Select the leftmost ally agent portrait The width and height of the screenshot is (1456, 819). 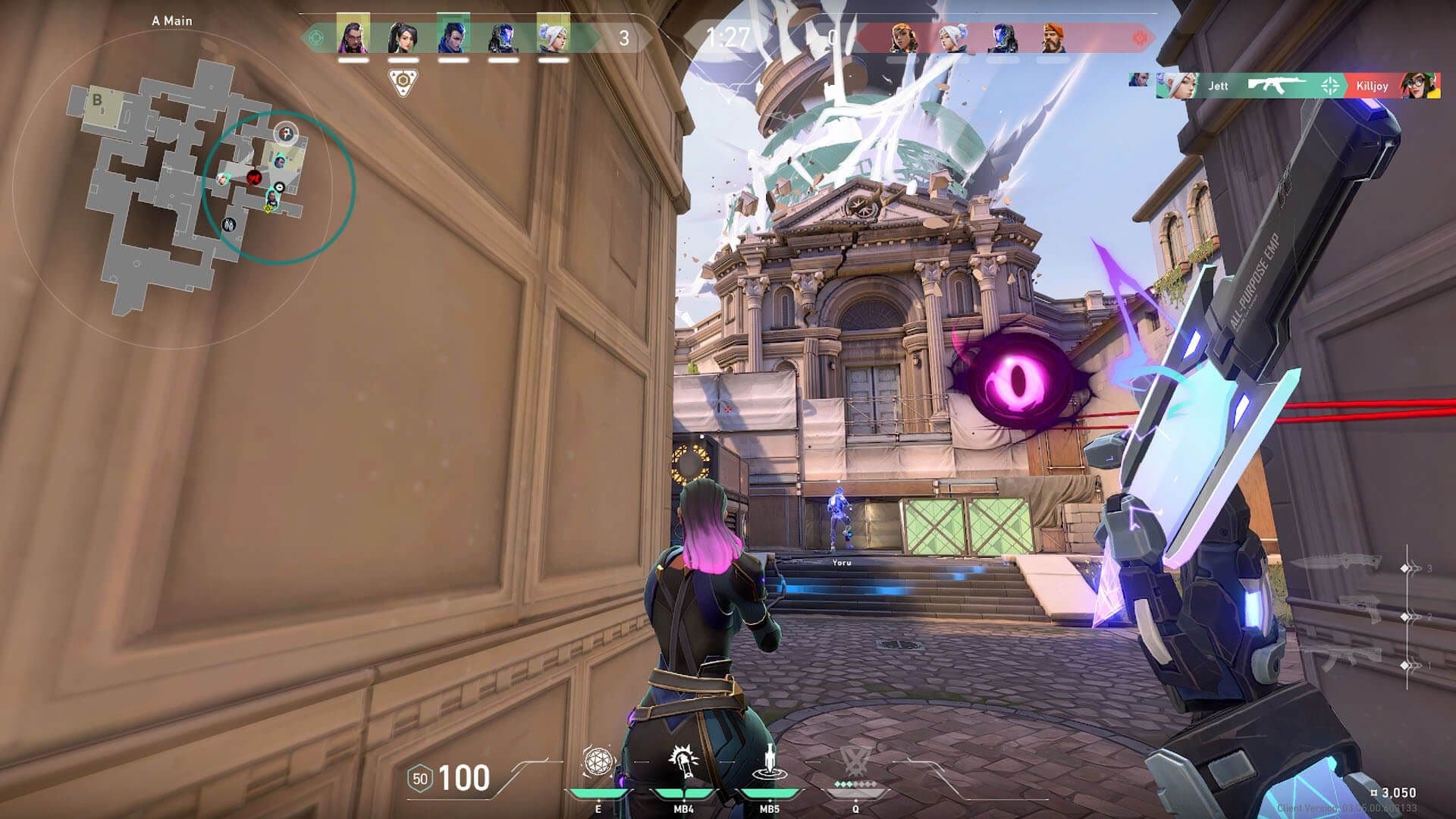coord(354,36)
